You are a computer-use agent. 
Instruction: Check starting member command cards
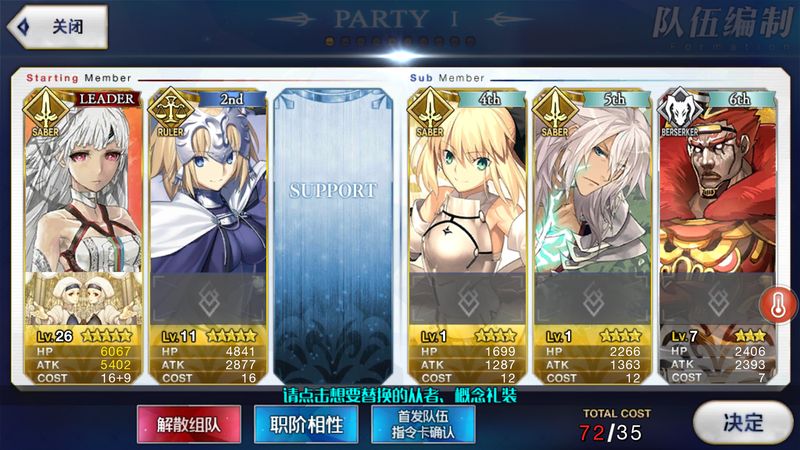click(423, 424)
